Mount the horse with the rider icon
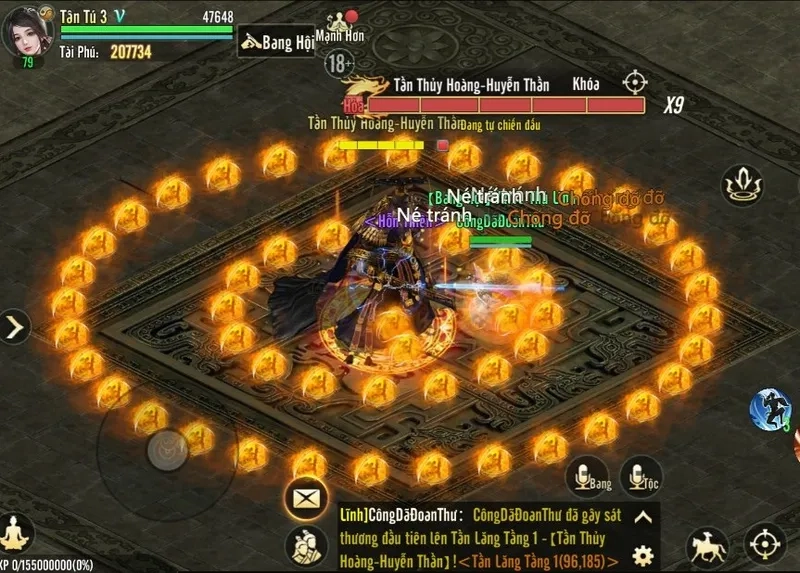800x573 pixels. click(x=707, y=546)
